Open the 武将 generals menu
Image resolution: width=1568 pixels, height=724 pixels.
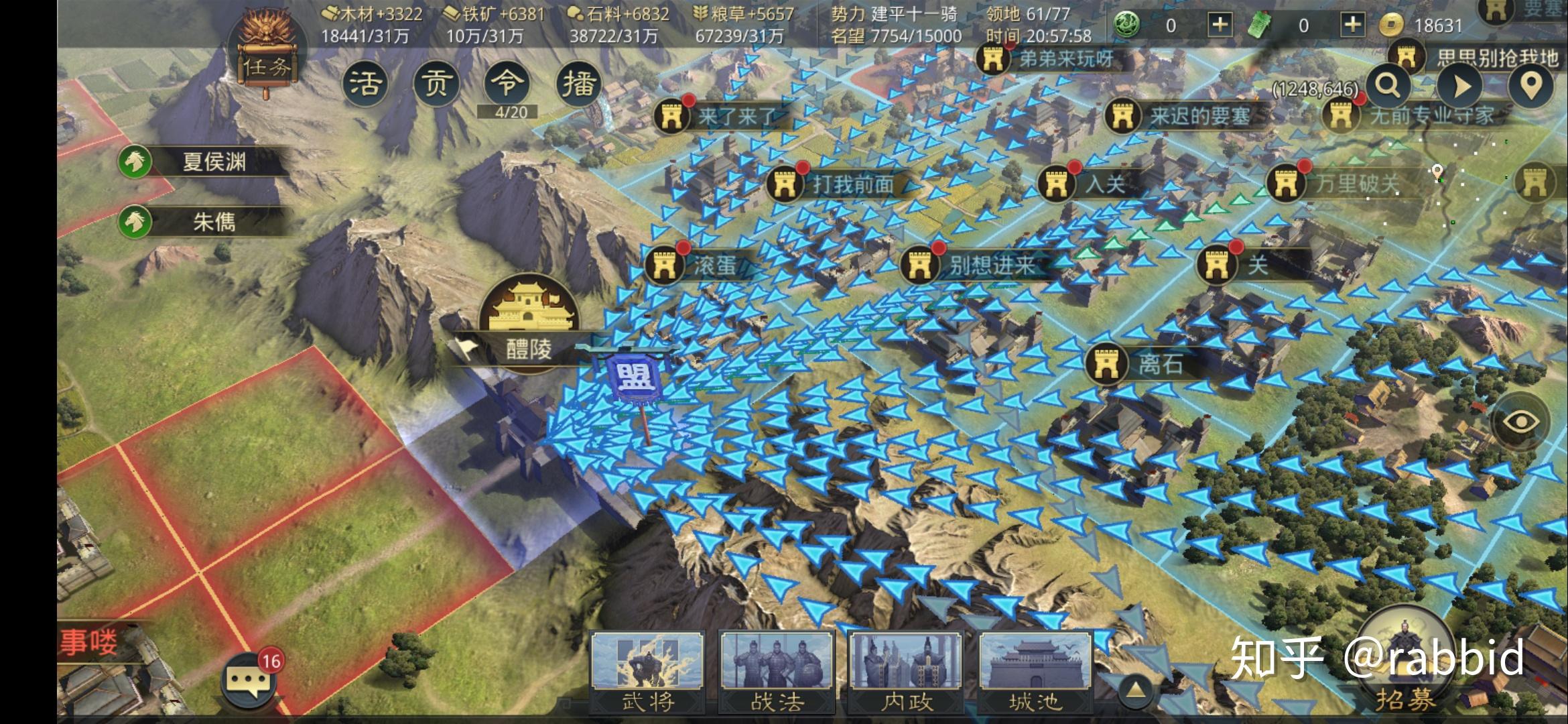pos(647,670)
